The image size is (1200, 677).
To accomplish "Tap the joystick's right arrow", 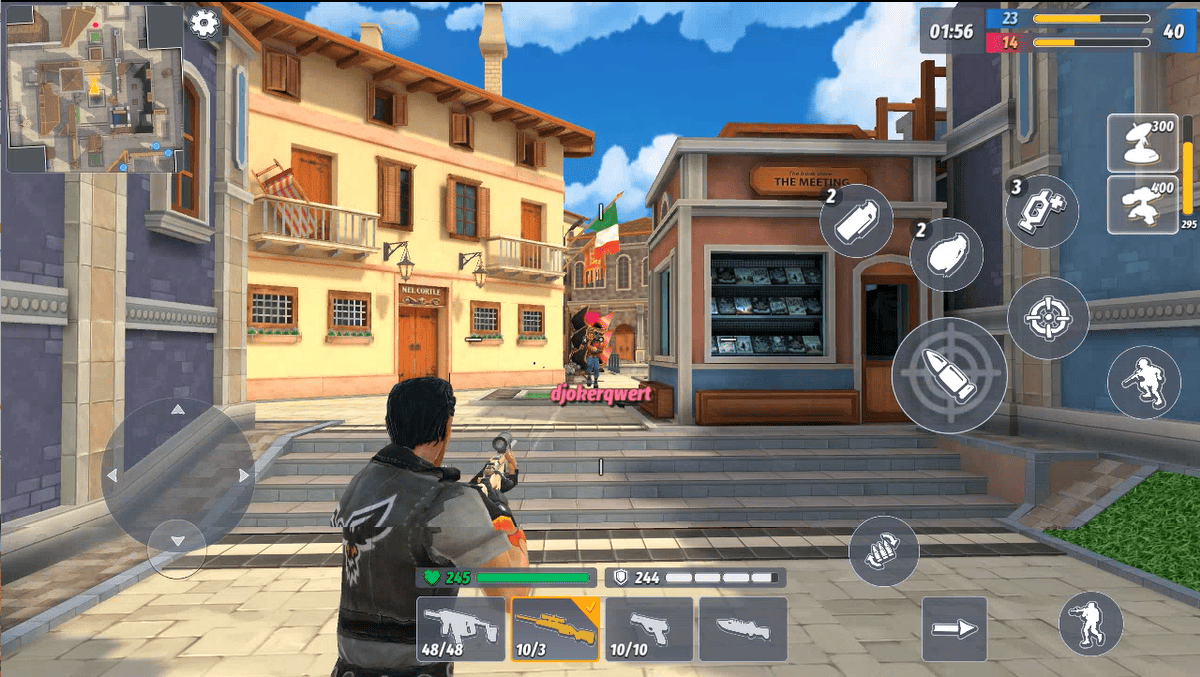I will click(244, 476).
